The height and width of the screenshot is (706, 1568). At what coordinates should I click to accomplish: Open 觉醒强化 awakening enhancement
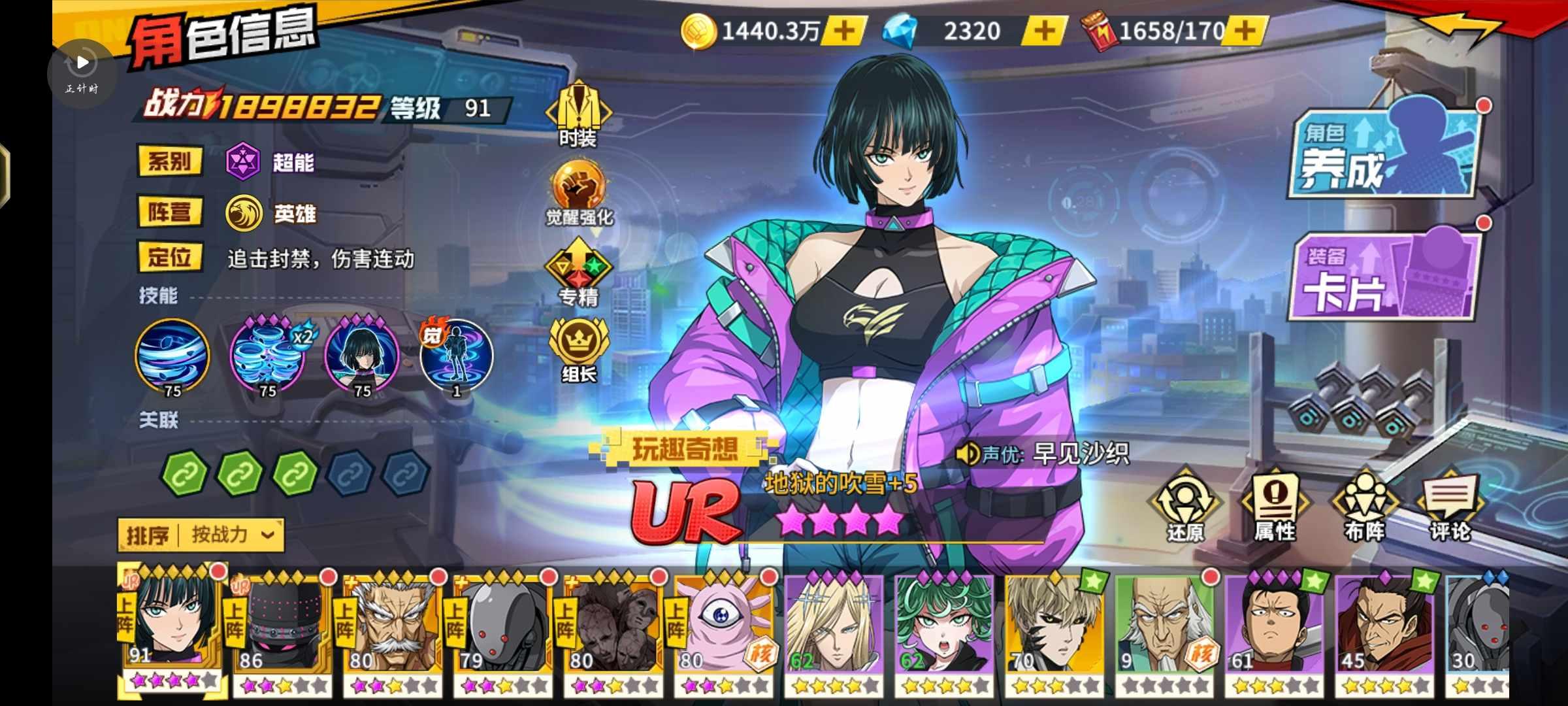579,193
